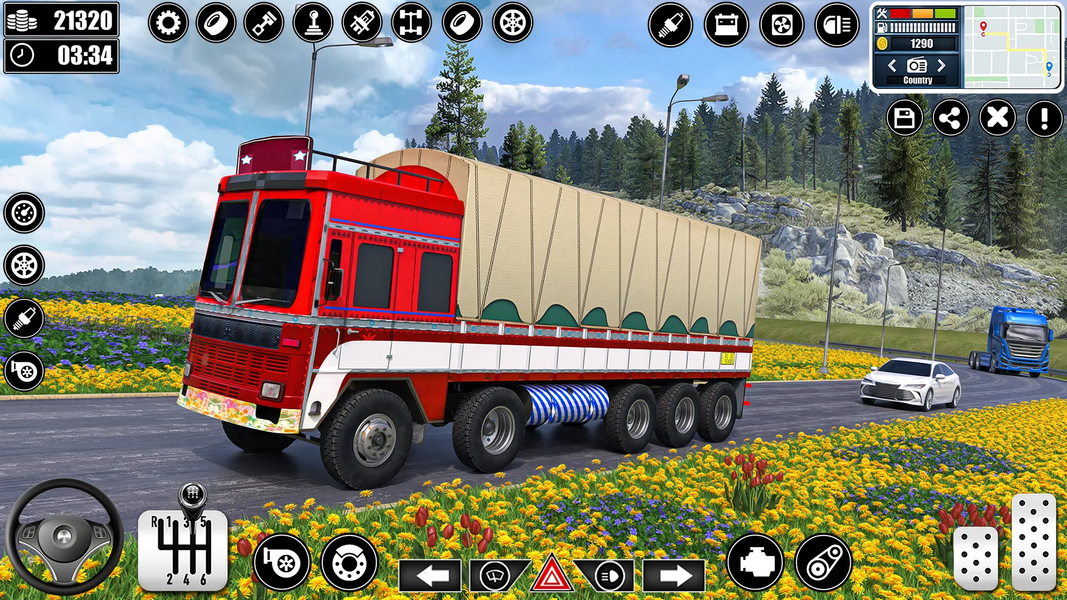Tap the exclamation mark alert button

tap(1044, 118)
